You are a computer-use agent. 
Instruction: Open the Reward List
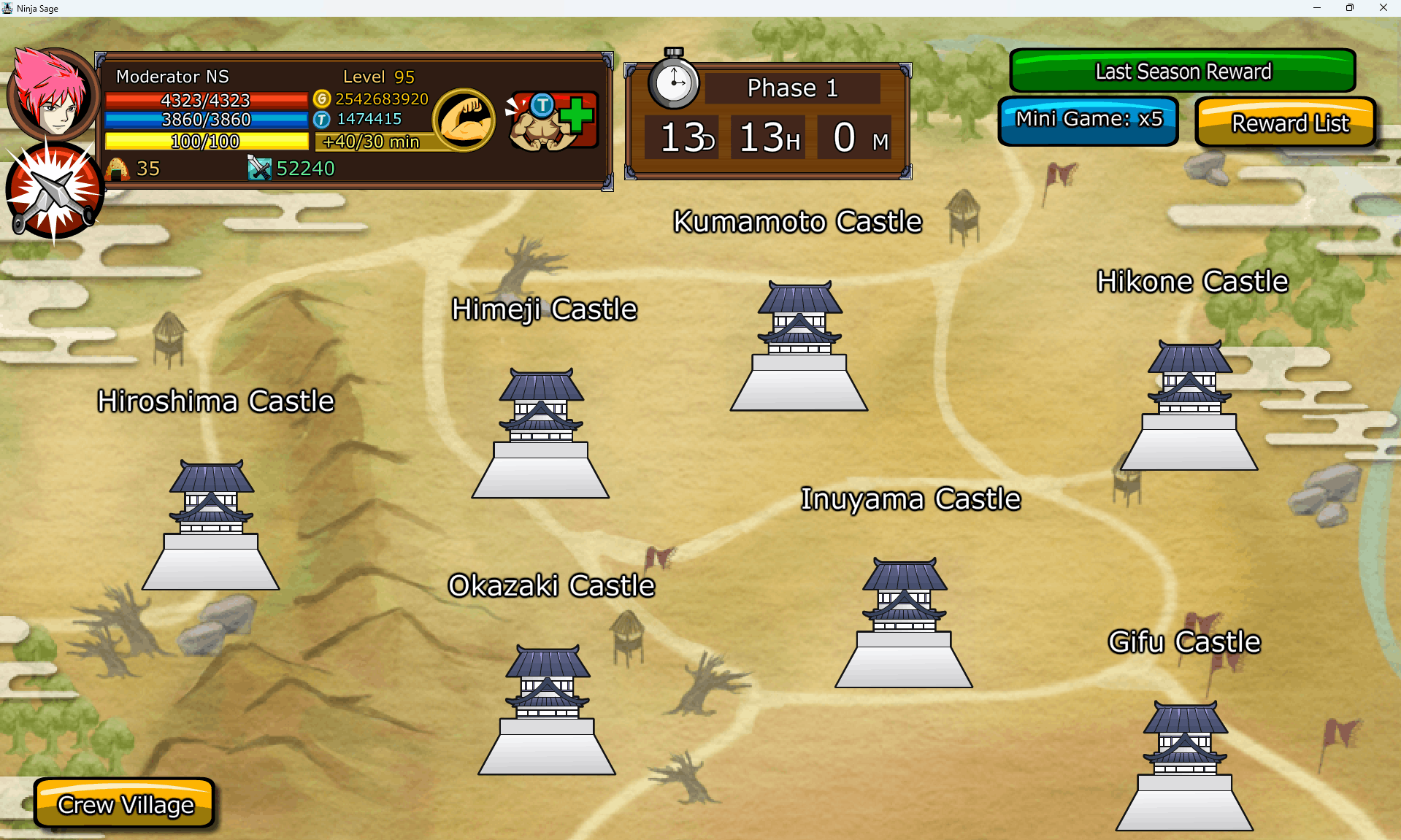1286,123
